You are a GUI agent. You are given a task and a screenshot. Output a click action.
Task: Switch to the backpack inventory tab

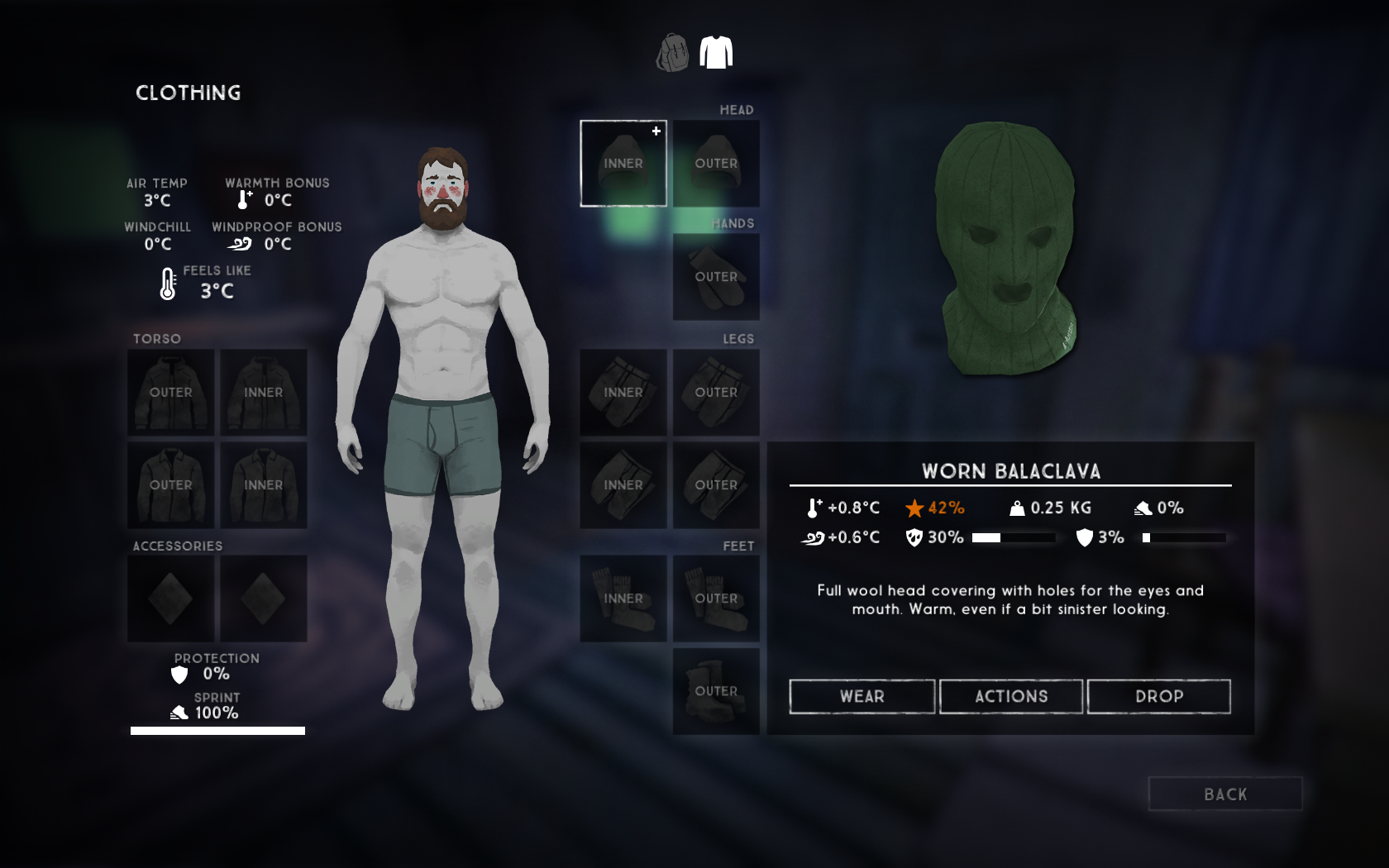[672, 53]
